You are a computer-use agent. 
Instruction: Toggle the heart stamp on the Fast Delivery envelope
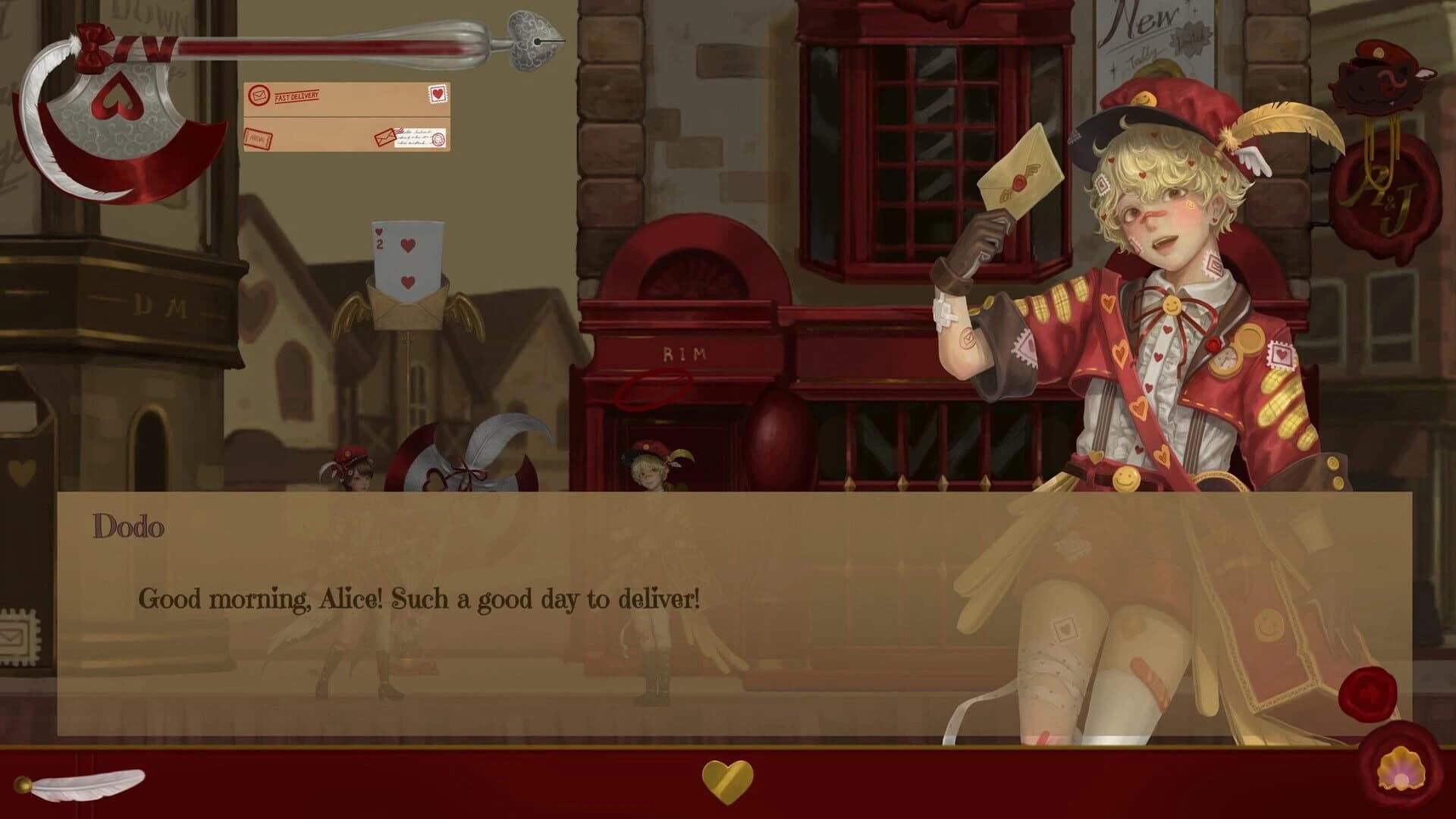(x=436, y=93)
